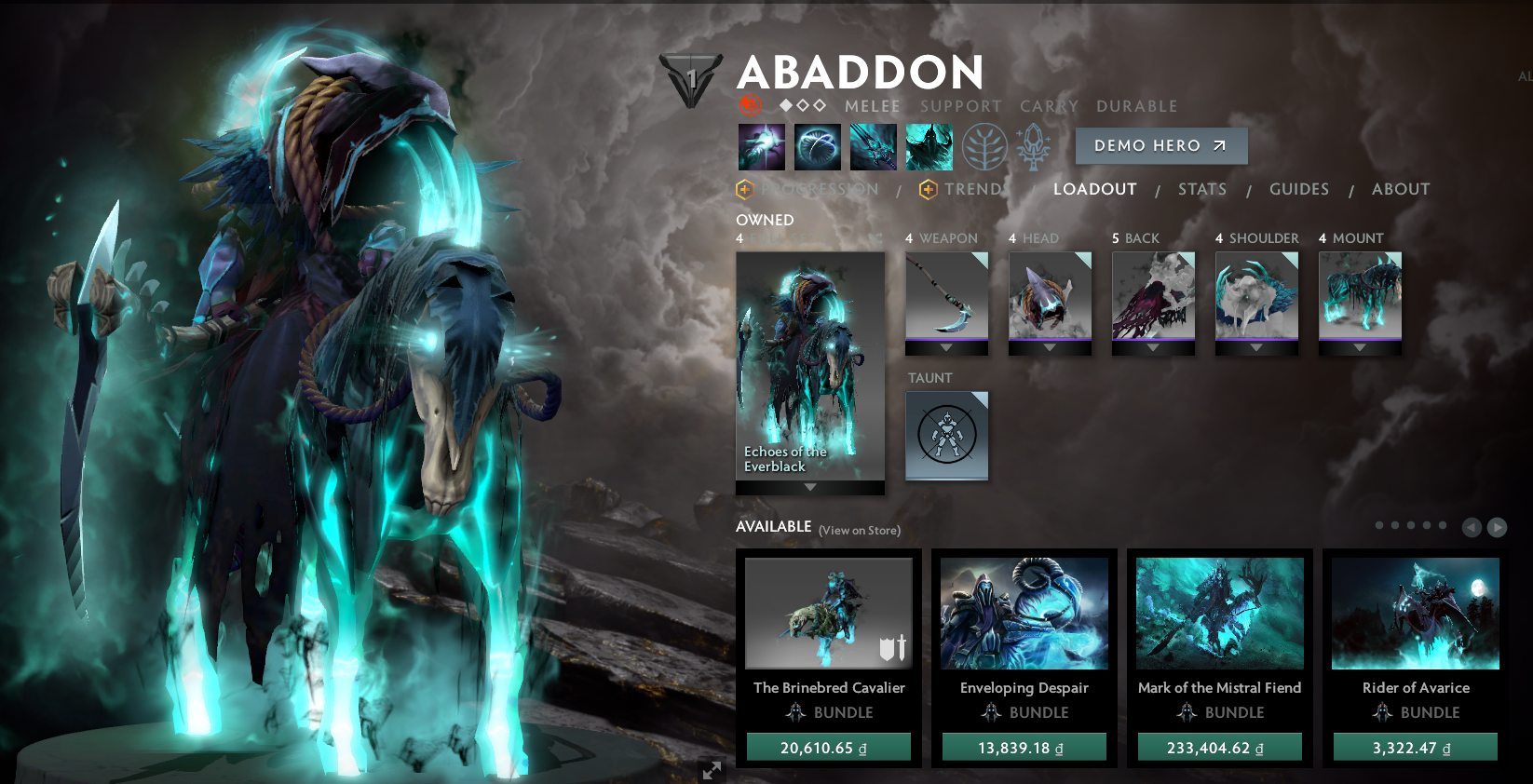
Task: Click the 233,404.62 price of Mark of the Mistral Fiend
Action: tap(1219, 746)
